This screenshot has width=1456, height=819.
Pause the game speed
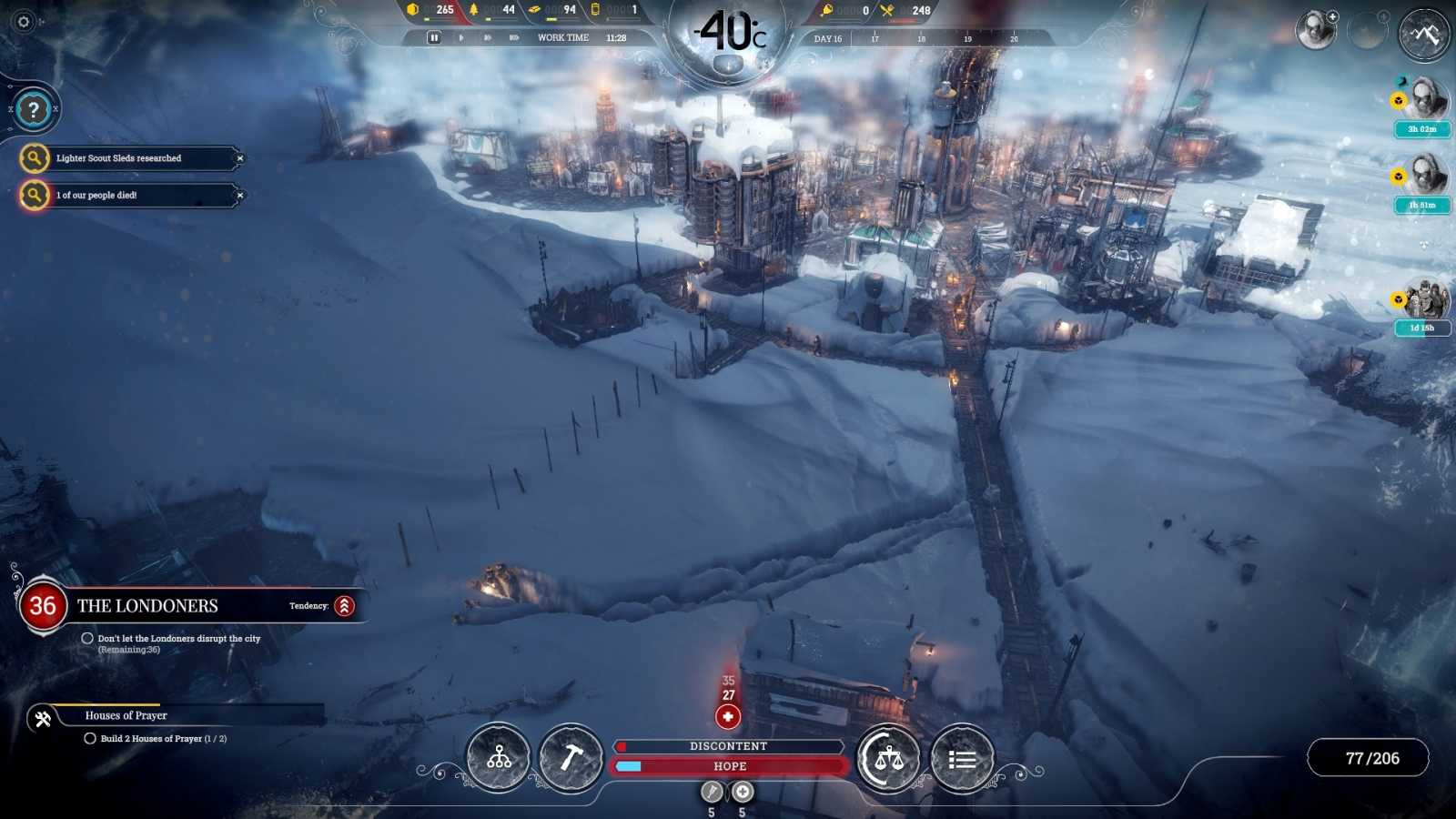click(x=434, y=37)
